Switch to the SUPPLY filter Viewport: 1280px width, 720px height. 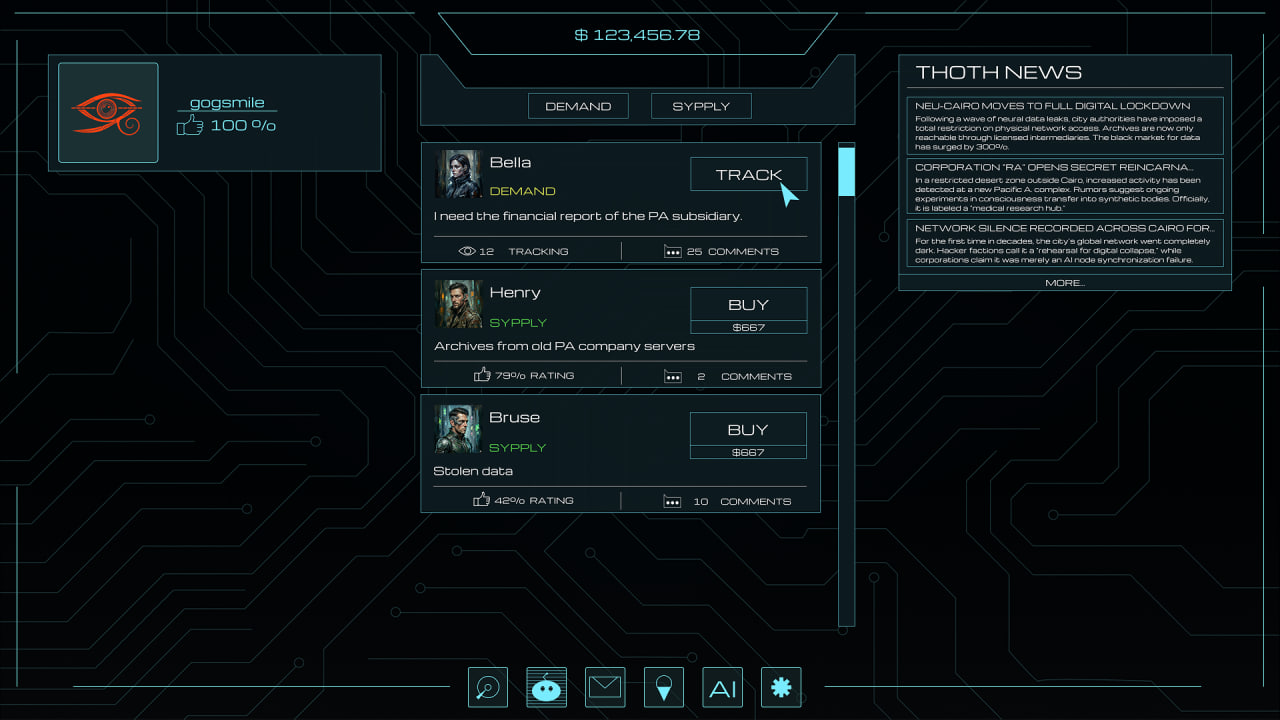click(x=701, y=105)
